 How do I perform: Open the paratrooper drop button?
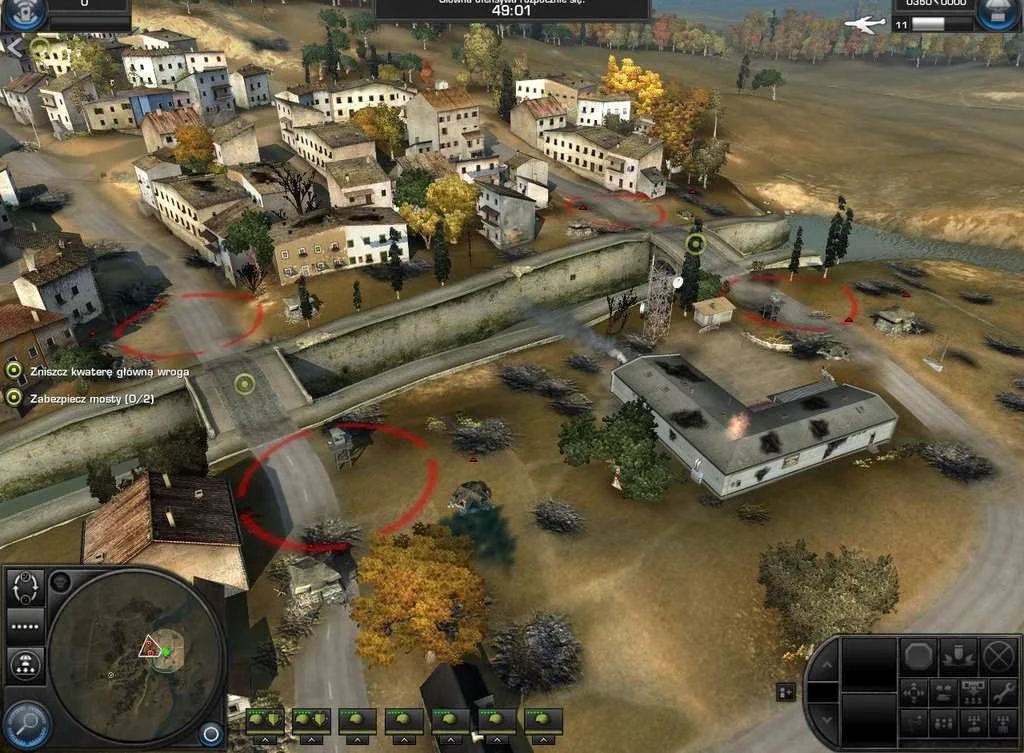point(26,663)
